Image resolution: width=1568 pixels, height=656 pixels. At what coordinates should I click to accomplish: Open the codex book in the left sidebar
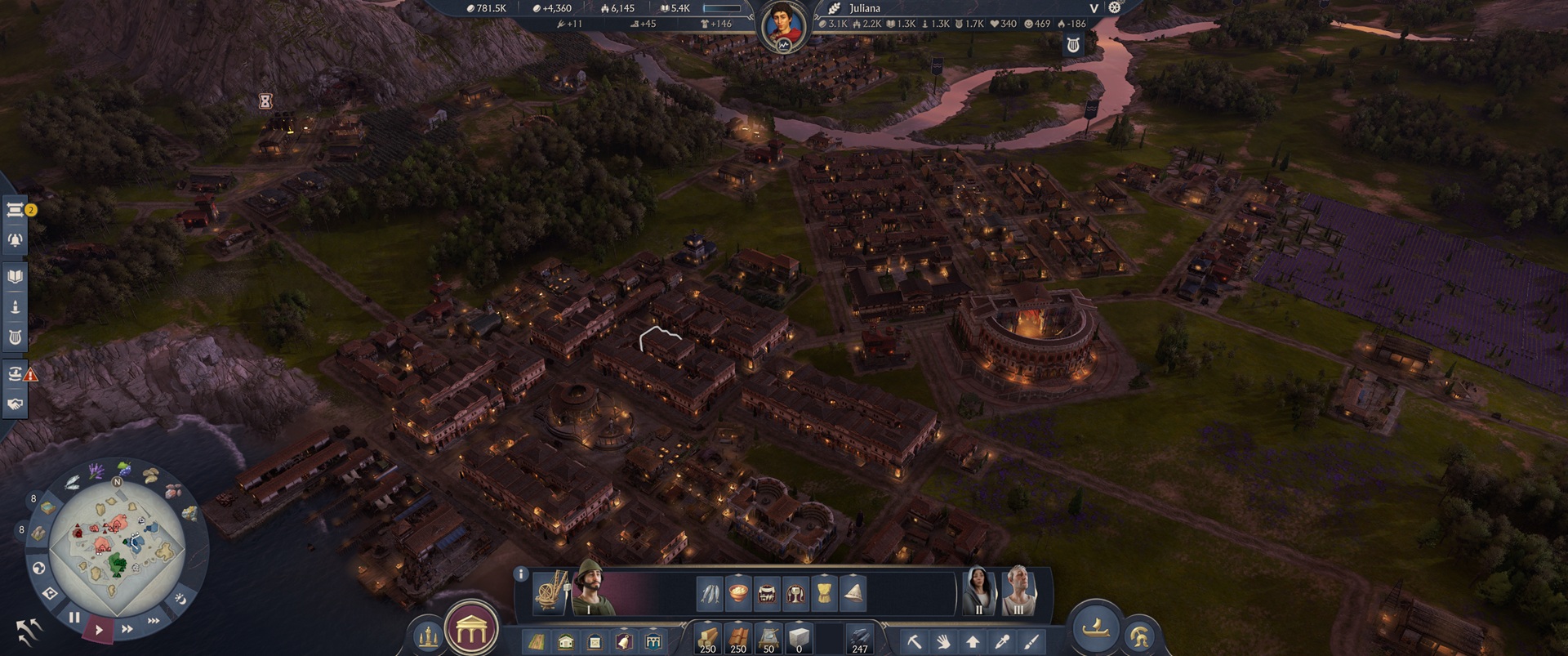point(15,276)
